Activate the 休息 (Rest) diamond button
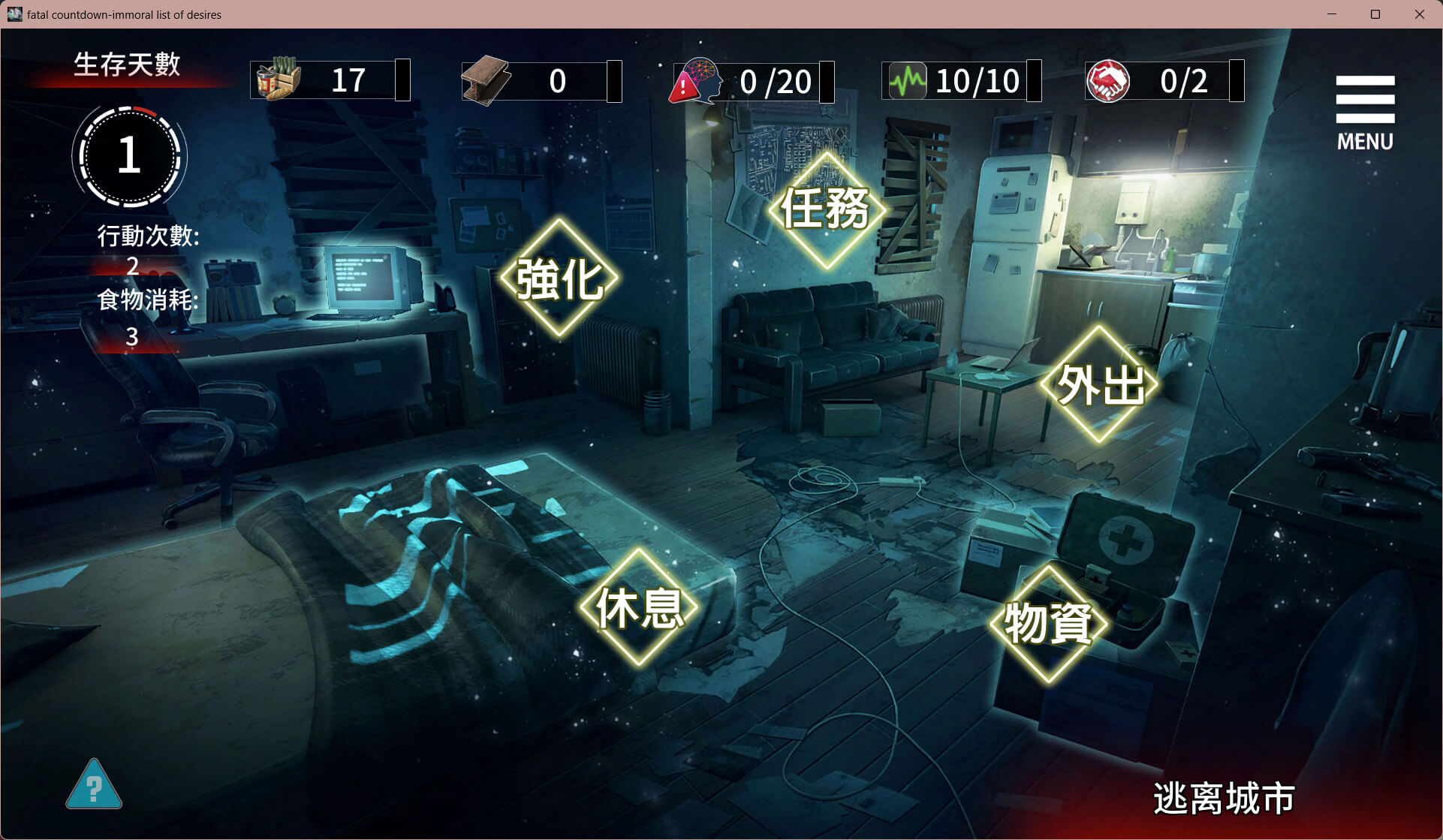The width and height of the screenshot is (1443, 840). tap(639, 607)
